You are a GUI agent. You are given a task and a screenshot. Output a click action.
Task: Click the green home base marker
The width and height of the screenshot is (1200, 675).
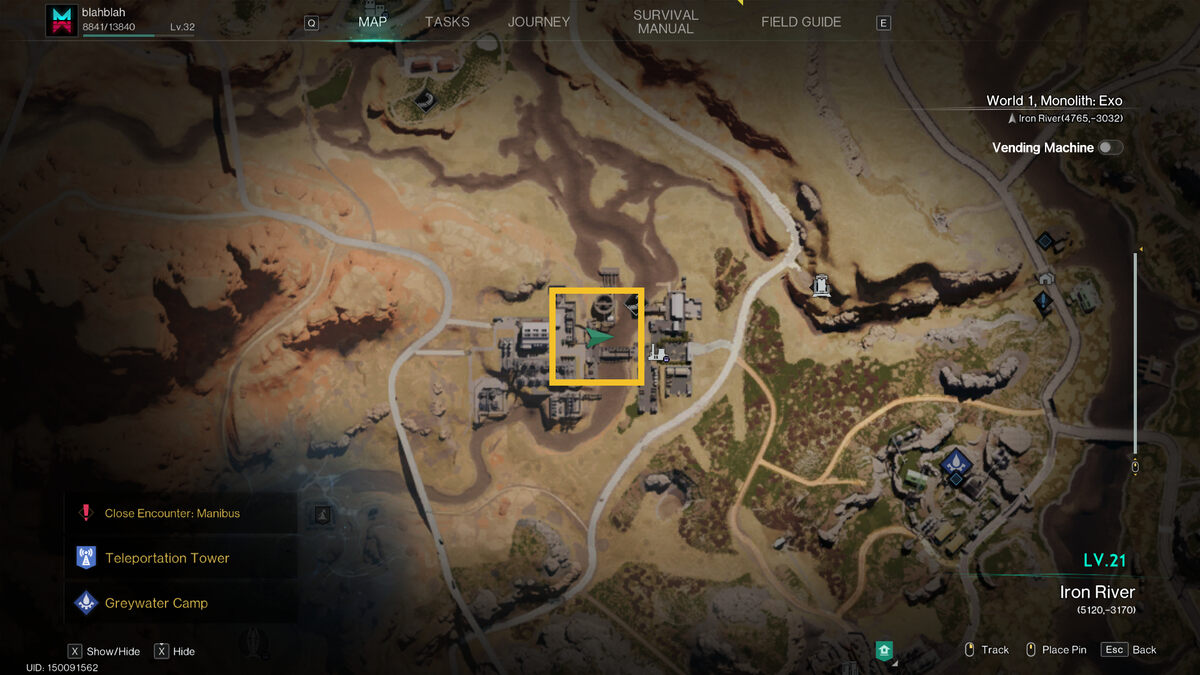[884, 650]
